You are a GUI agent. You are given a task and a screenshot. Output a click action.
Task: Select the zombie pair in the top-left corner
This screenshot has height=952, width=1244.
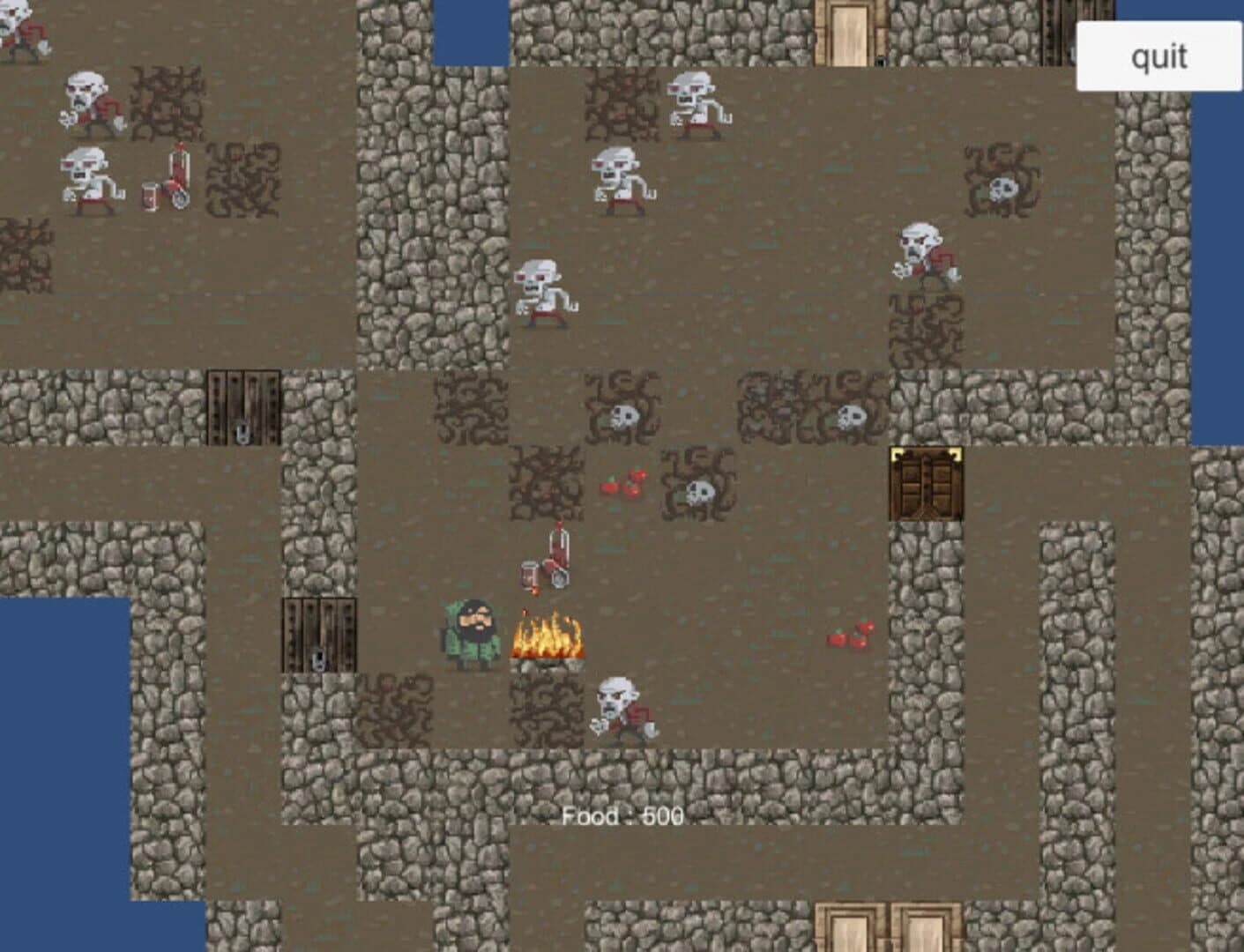click(88, 141)
